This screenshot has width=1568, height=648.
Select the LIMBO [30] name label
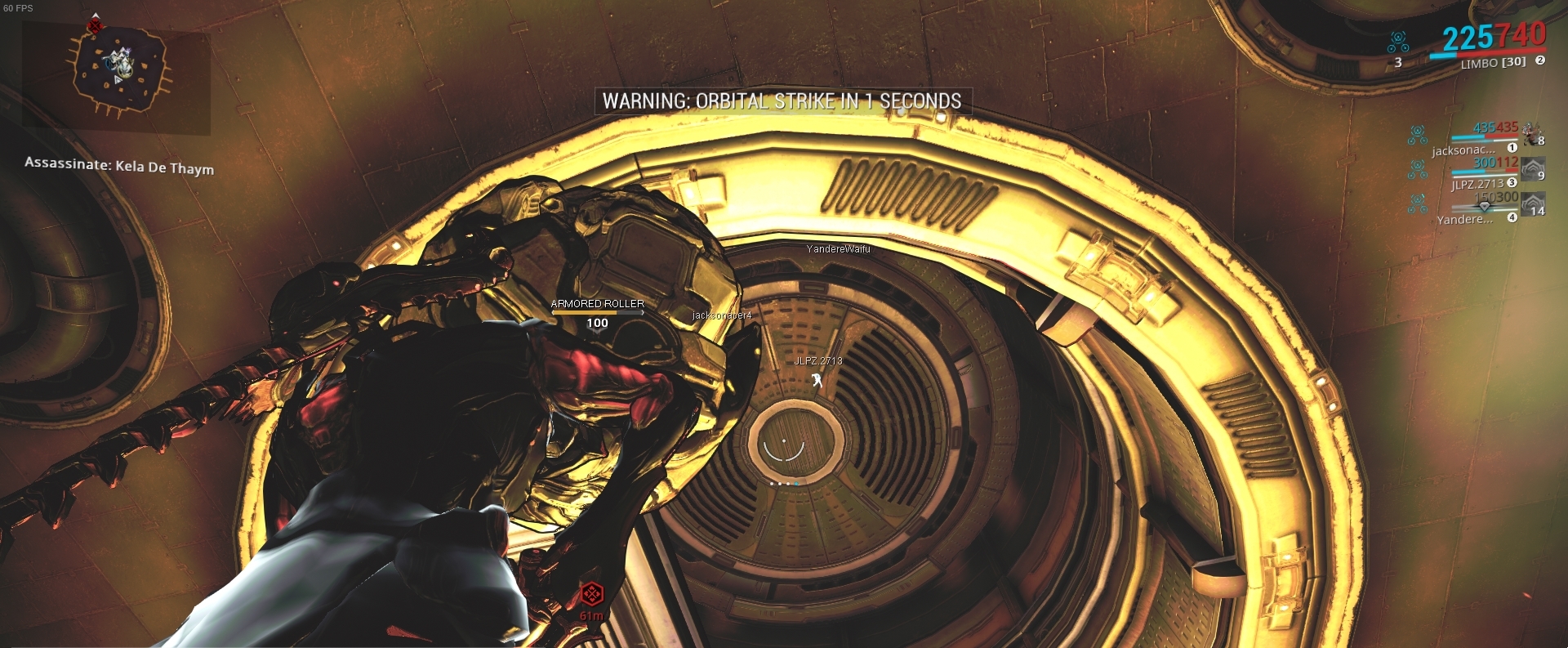(x=1494, y=63)
